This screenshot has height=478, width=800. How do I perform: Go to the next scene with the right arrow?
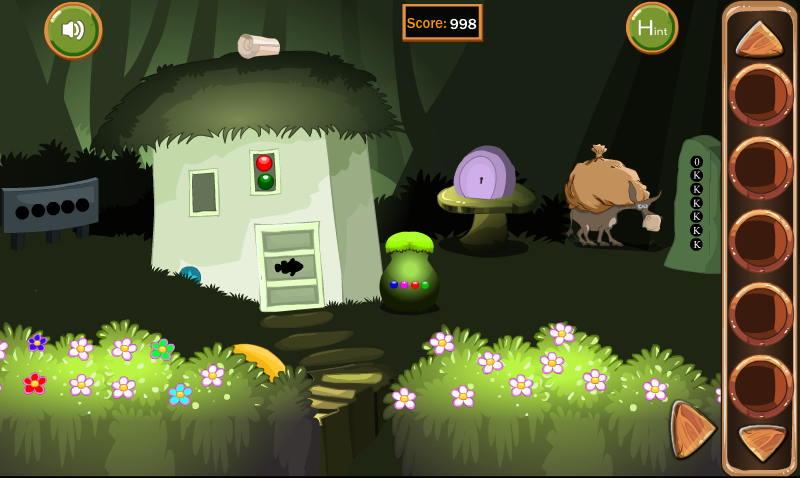691,429
